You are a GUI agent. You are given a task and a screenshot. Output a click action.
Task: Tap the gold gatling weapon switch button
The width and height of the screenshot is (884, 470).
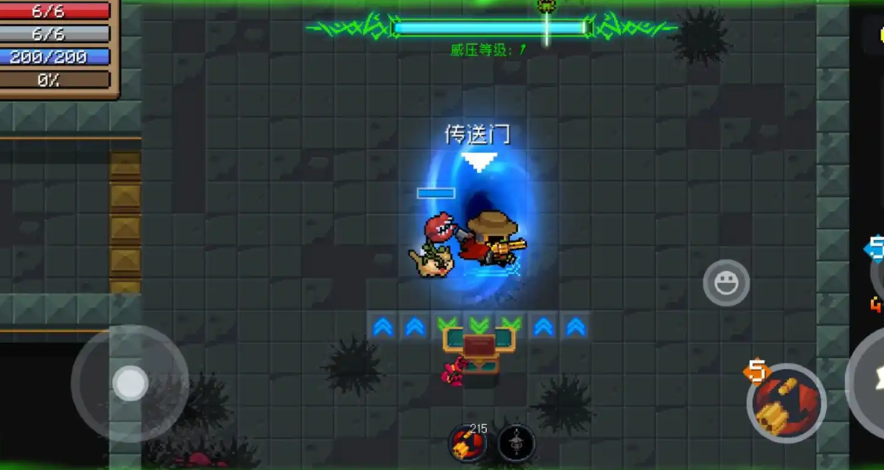(x=786, y=402)
